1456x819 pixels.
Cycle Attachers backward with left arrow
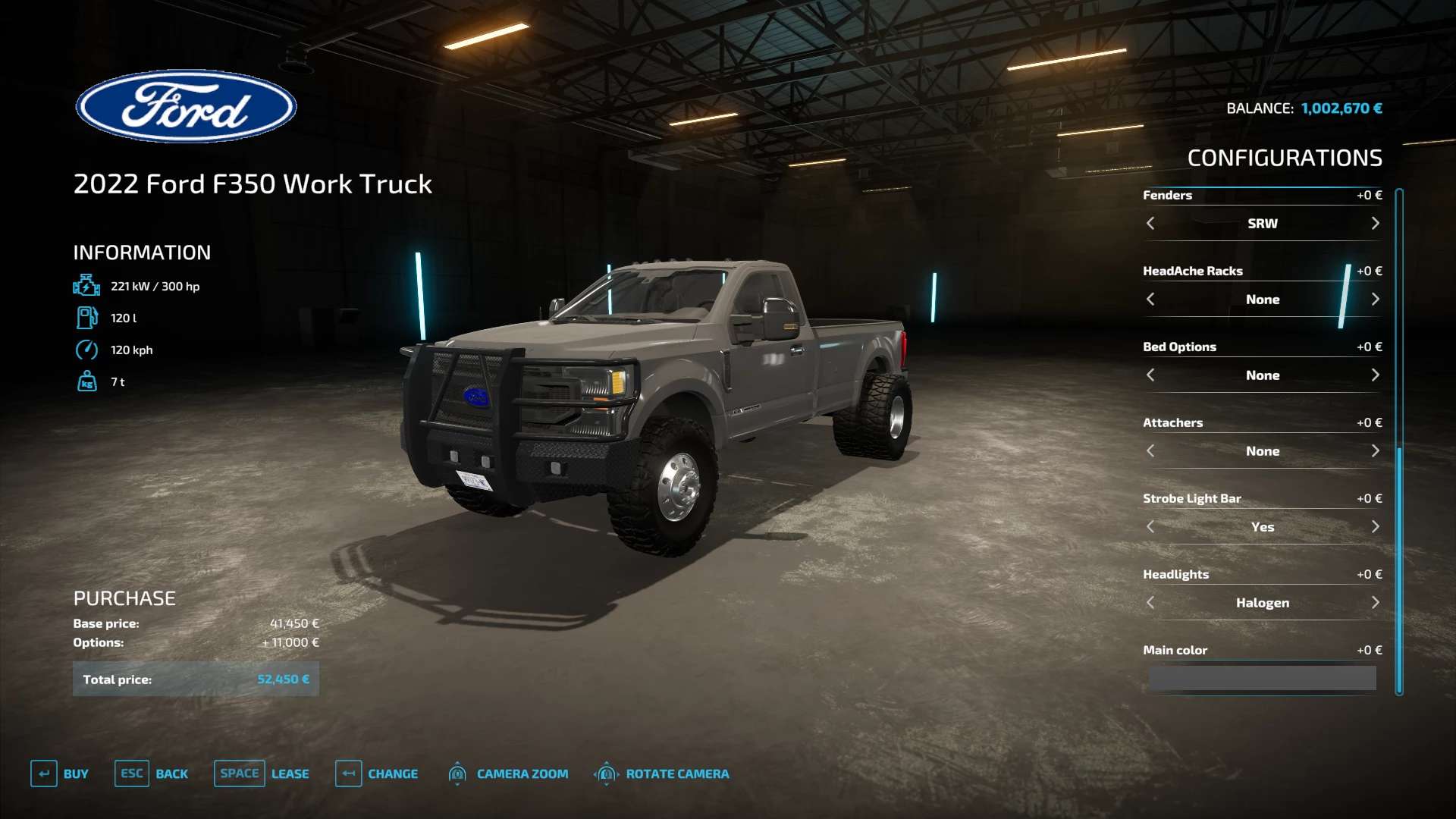(x=1150, y=451)
